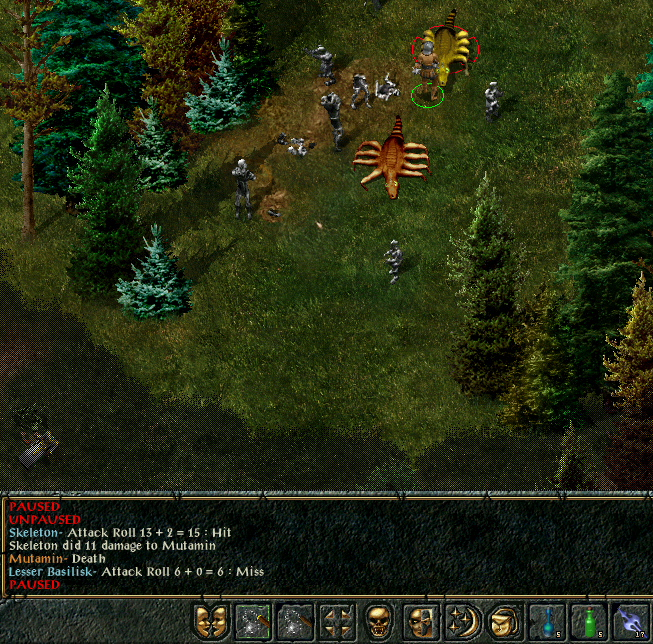Click the four-arrows icon
This screenshot has width=653, height=644.
(337, 621)
